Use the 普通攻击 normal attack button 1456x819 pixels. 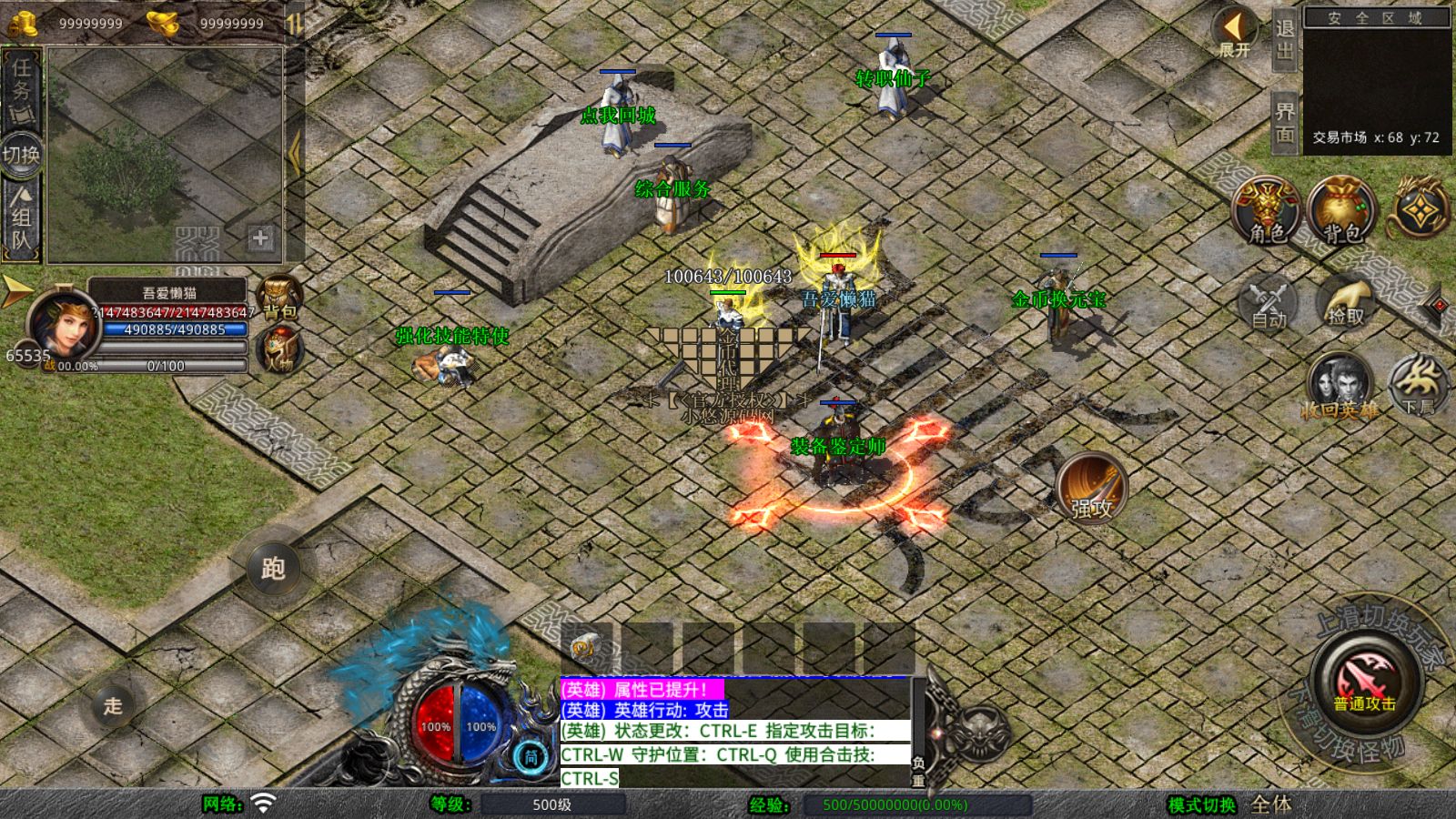point(1364,680)
